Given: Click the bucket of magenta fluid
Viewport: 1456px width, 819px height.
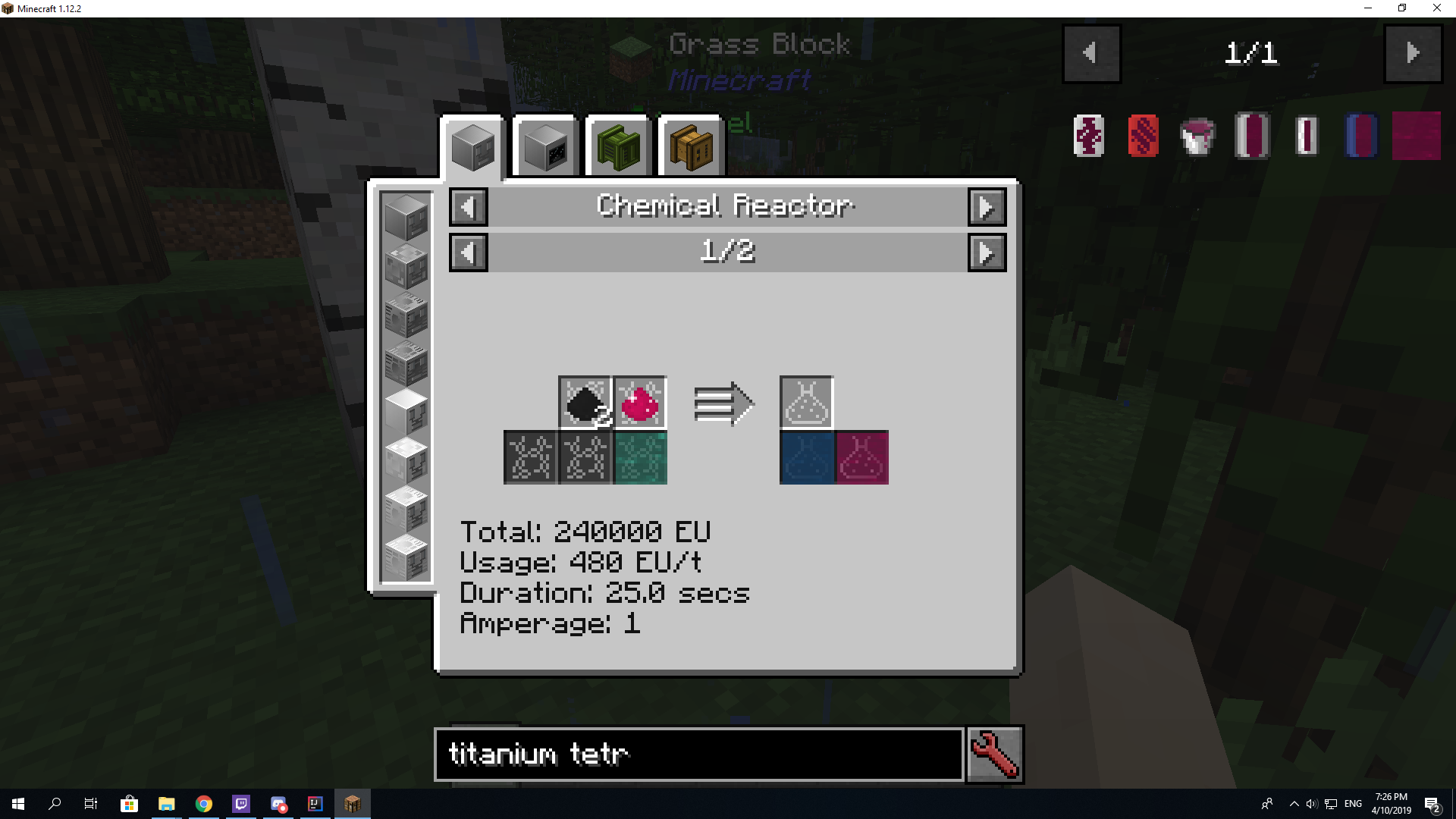Looking at the screenshot, I should point(1197,136).
